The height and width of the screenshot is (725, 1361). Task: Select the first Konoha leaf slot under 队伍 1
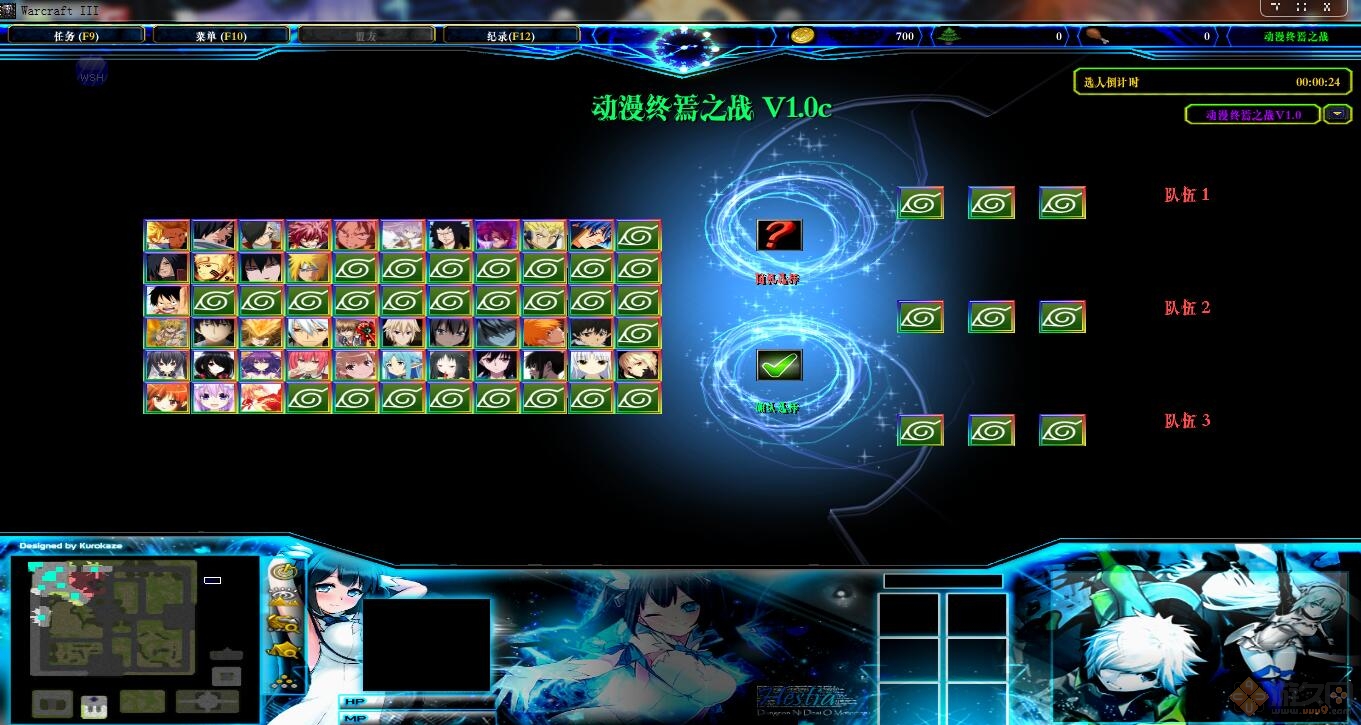click(920, 202)
